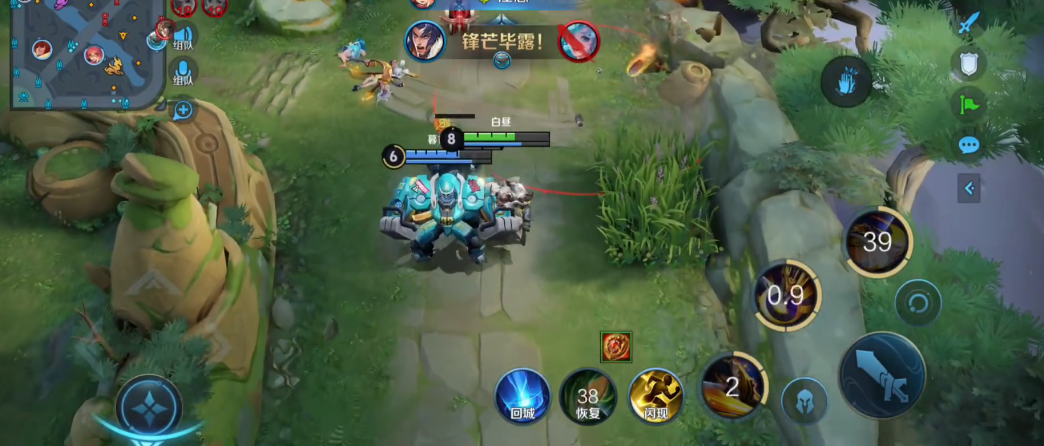This screenshot has width=1044, height=446.
Task: Open the chat speech bubble
Action: 968,145
